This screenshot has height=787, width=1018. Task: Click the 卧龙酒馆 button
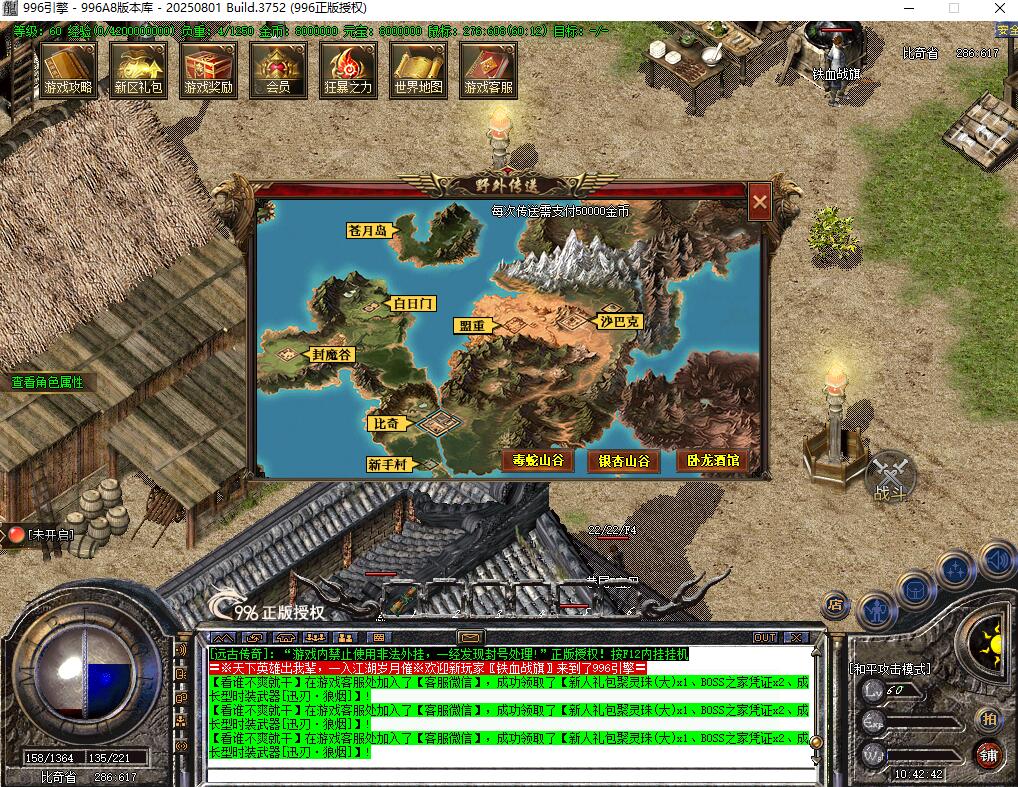point(711,461)
